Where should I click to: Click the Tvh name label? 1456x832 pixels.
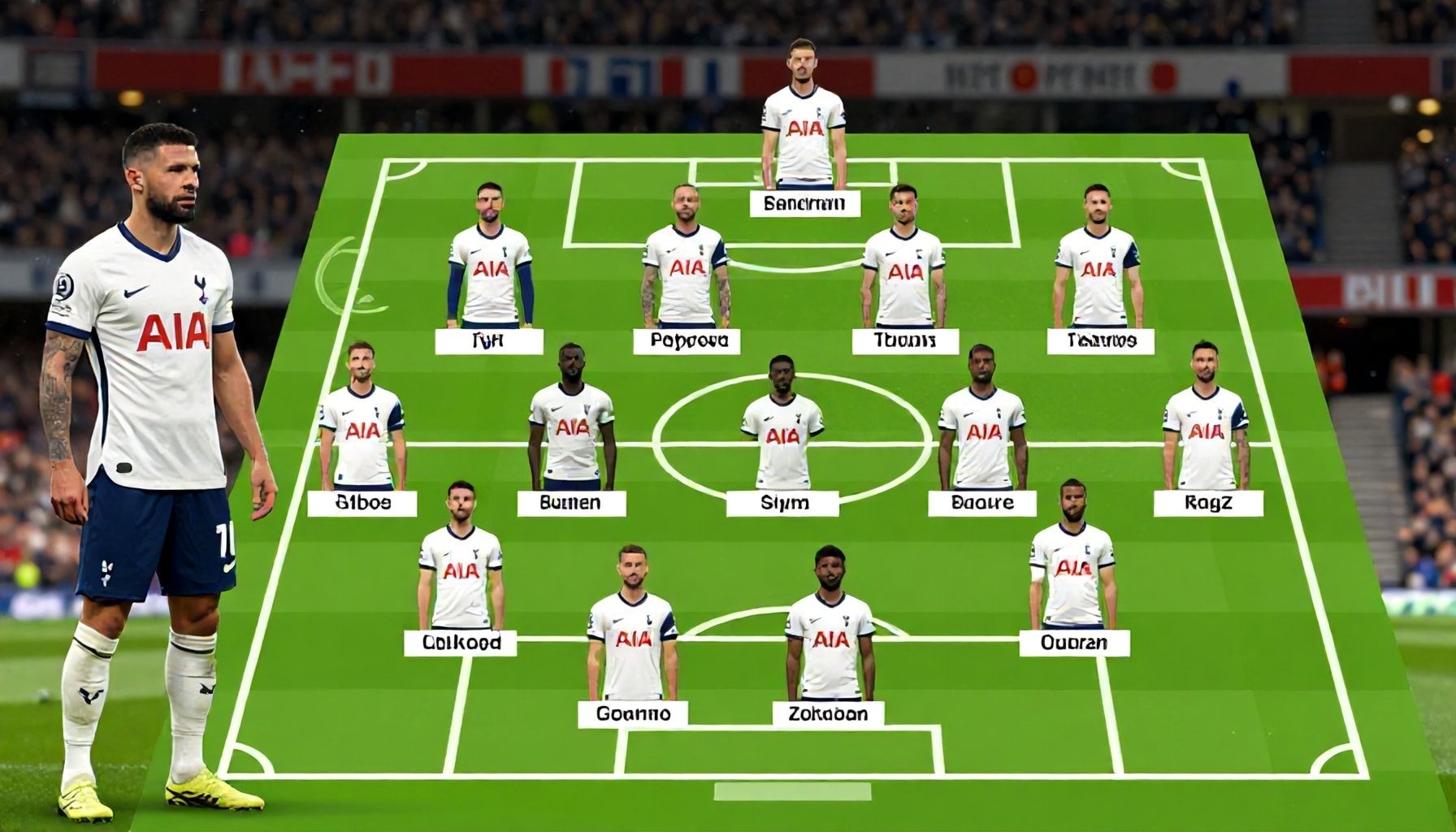[x=488, y=341]
